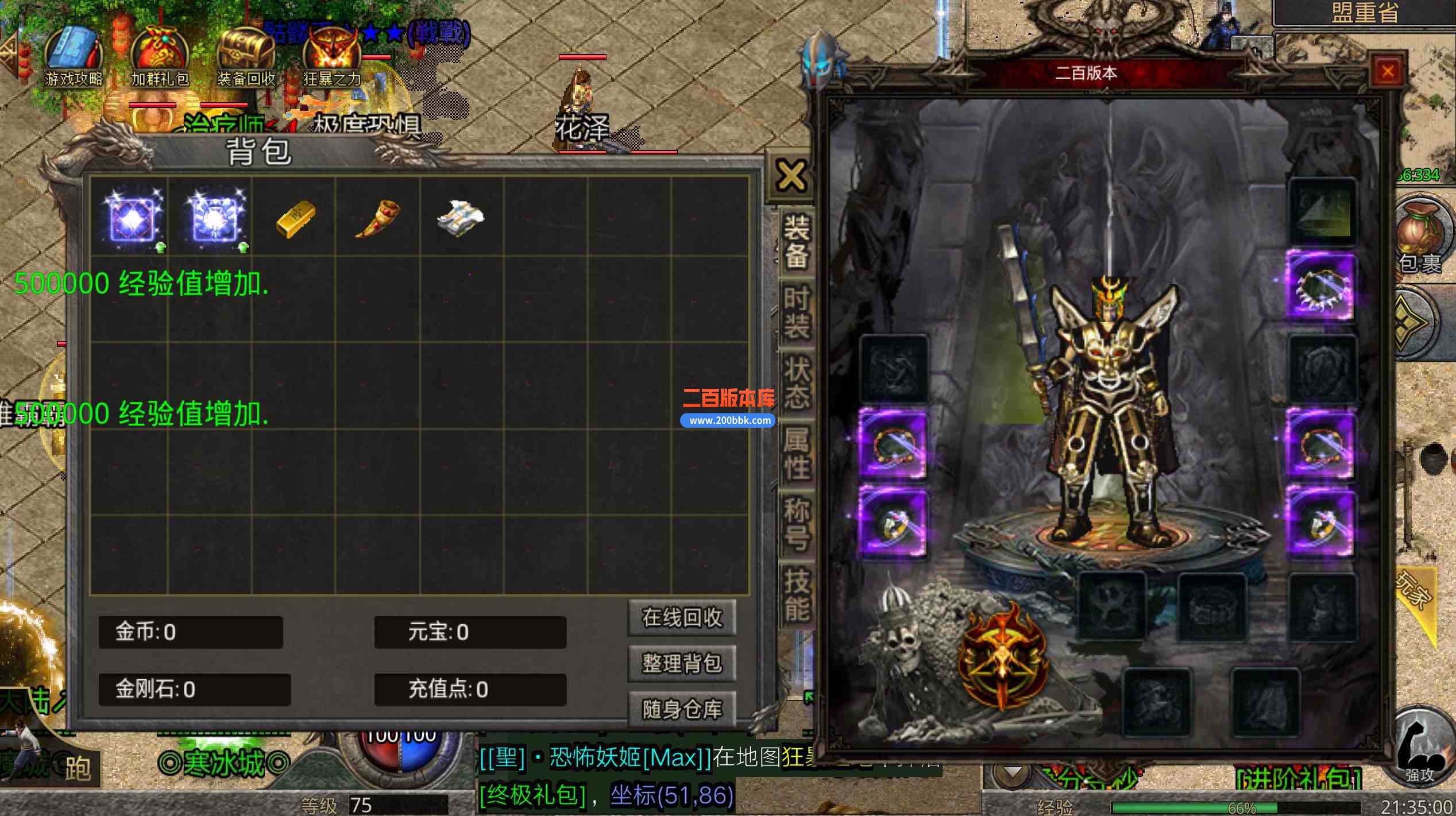Switch to the 时装 fashion tab
The height and width of the screenshot is (816, 1456).
point(797,313)
